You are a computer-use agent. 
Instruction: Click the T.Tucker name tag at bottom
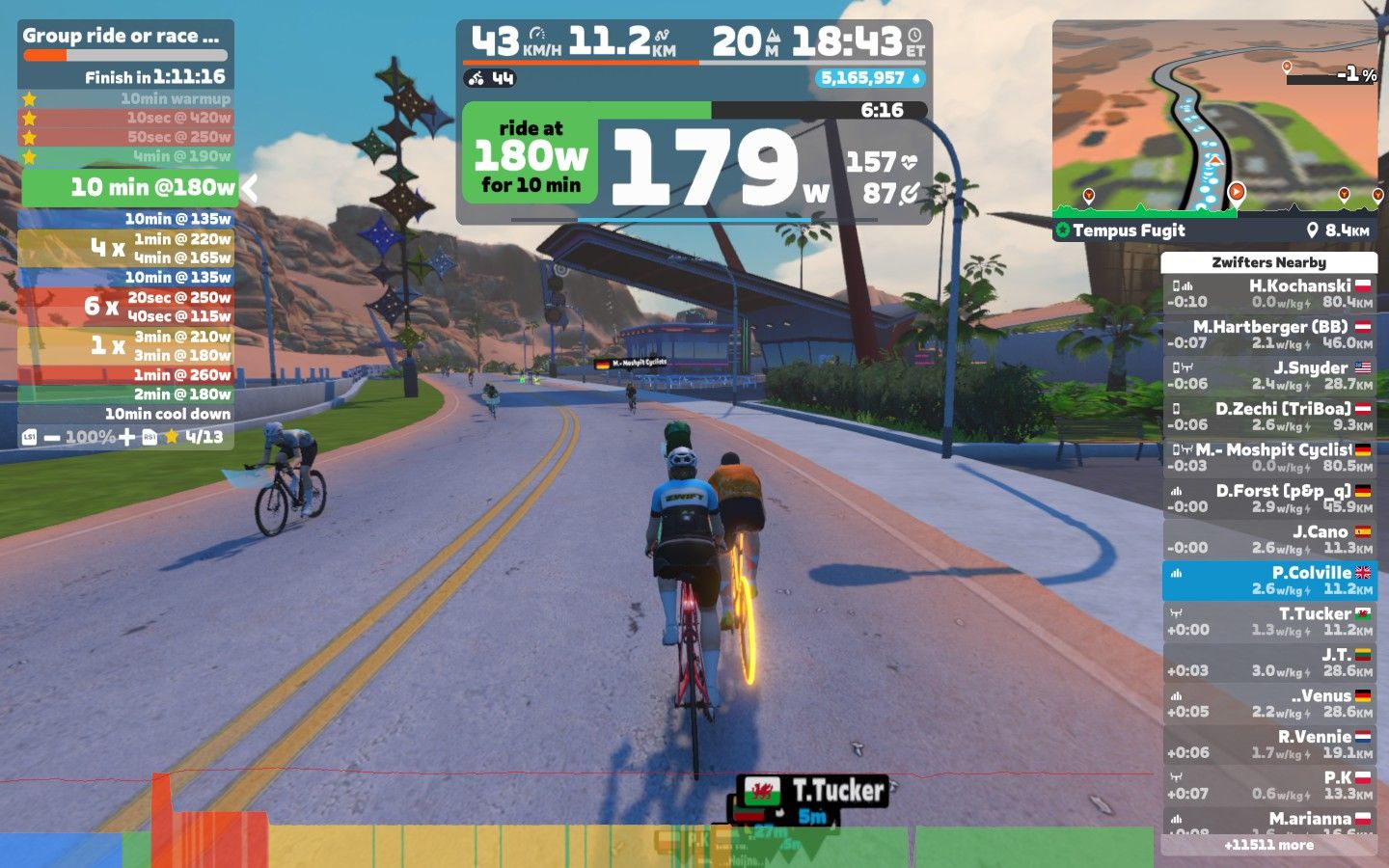pyautogui.click(x=813, y=792)
